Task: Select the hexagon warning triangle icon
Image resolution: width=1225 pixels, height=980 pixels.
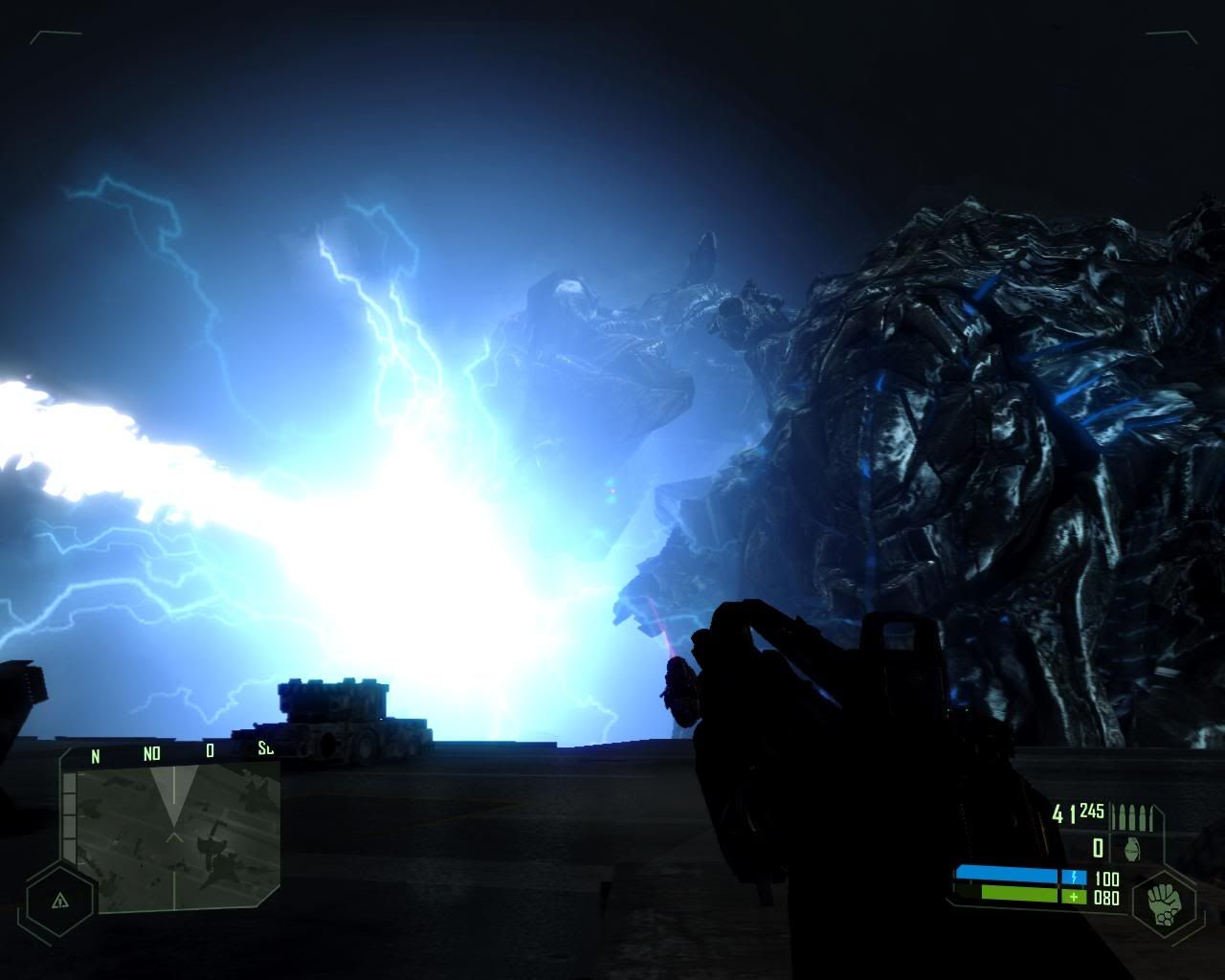Action: pos(60,900)
